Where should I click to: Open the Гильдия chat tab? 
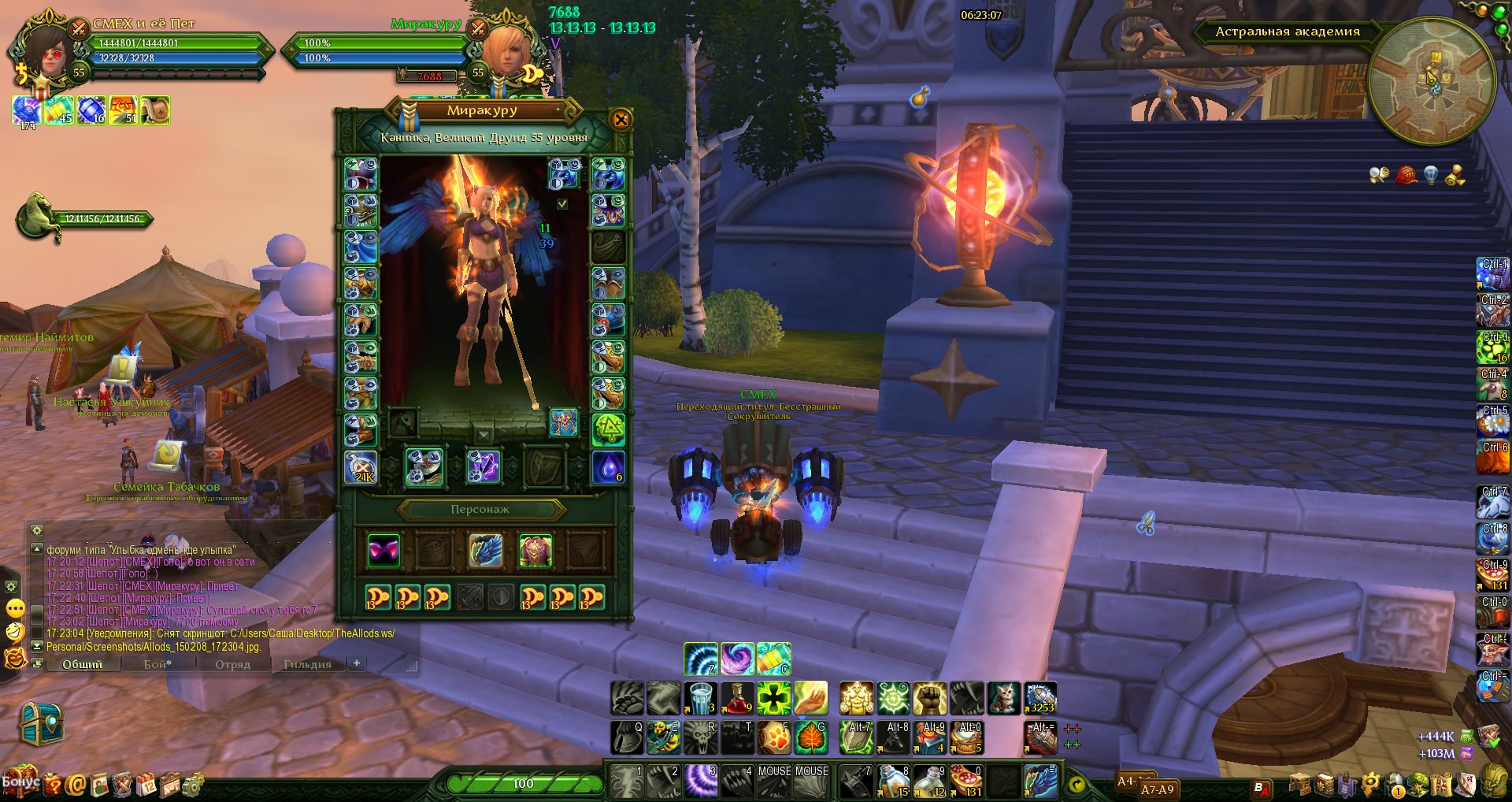point(307,664)
